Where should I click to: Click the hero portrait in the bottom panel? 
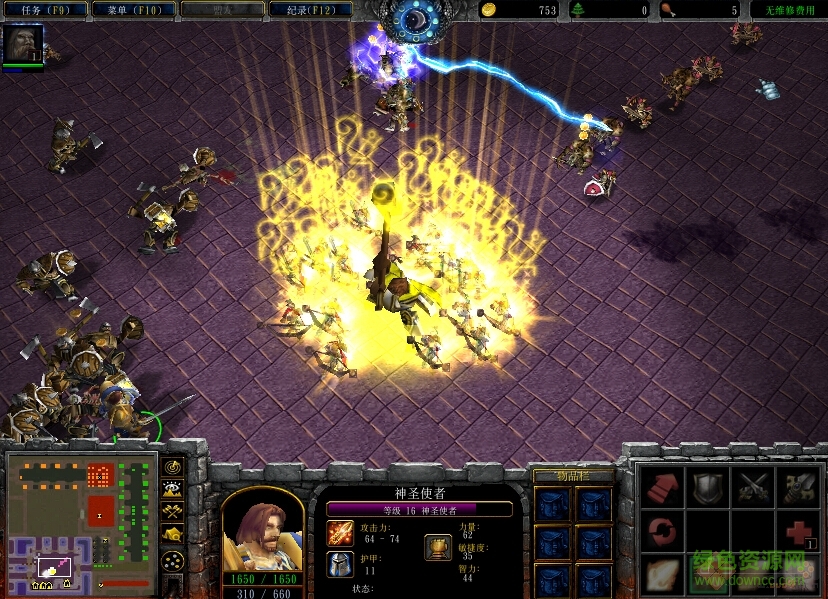pos(262,528)
